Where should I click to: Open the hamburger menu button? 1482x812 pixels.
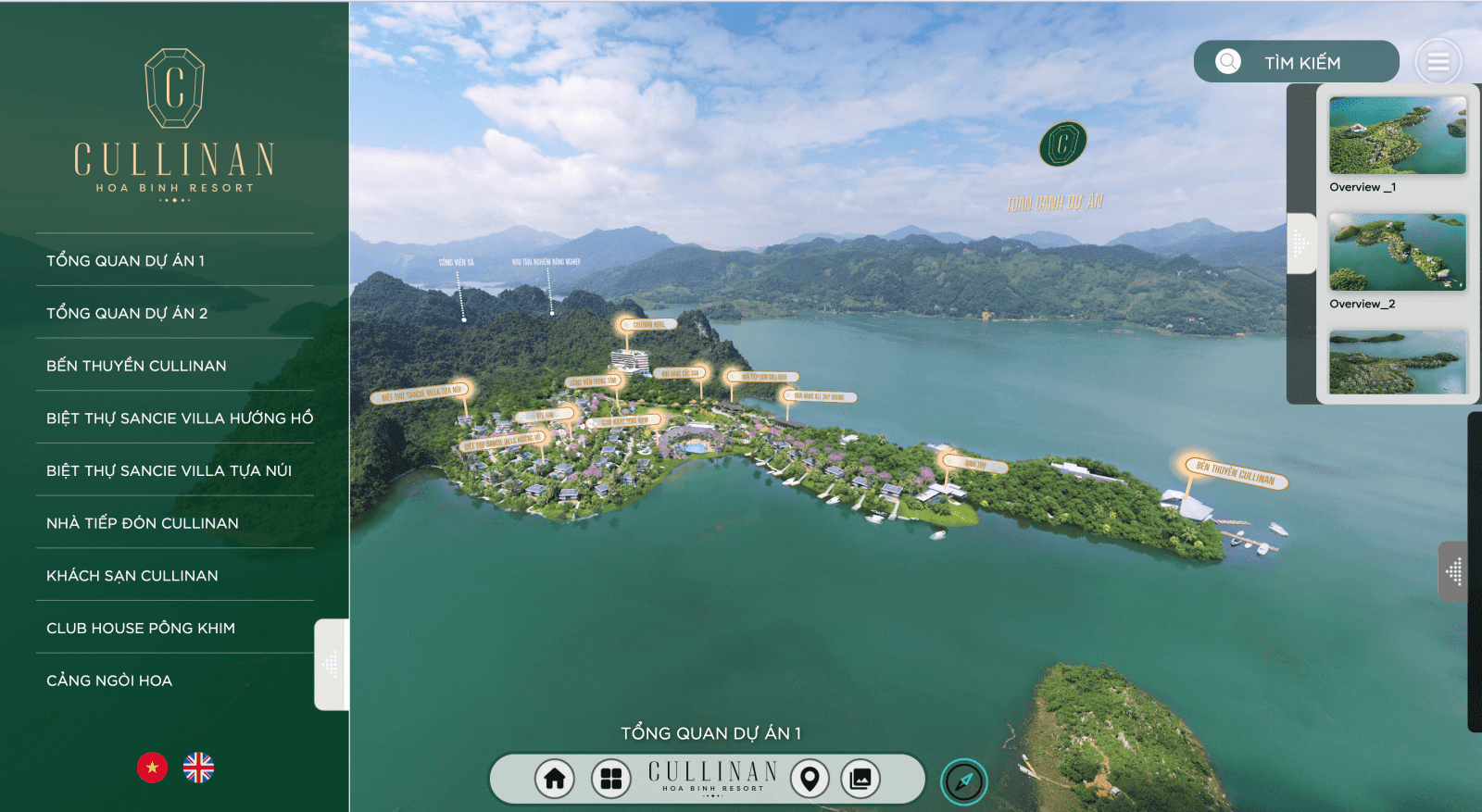(x=1438, y=62)
